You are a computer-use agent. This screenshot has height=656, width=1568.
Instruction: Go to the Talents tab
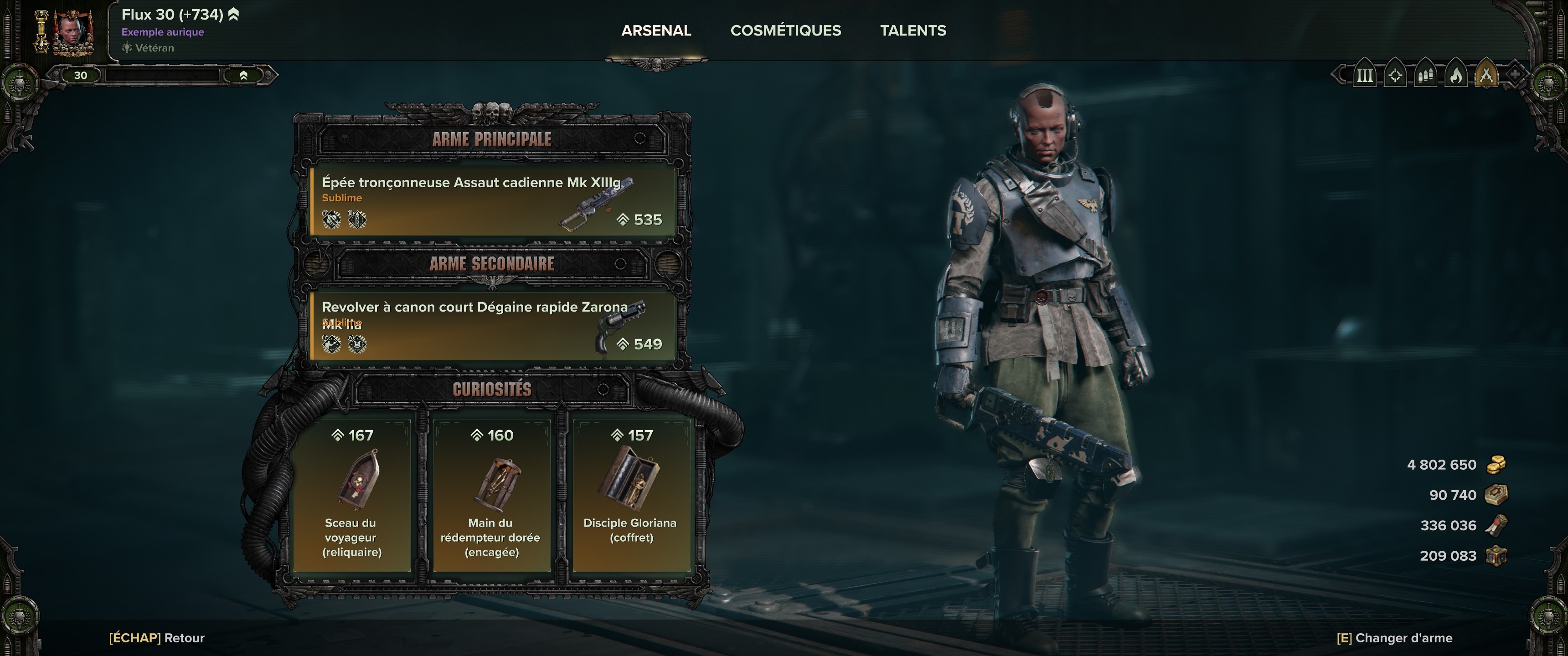[913, 31]
